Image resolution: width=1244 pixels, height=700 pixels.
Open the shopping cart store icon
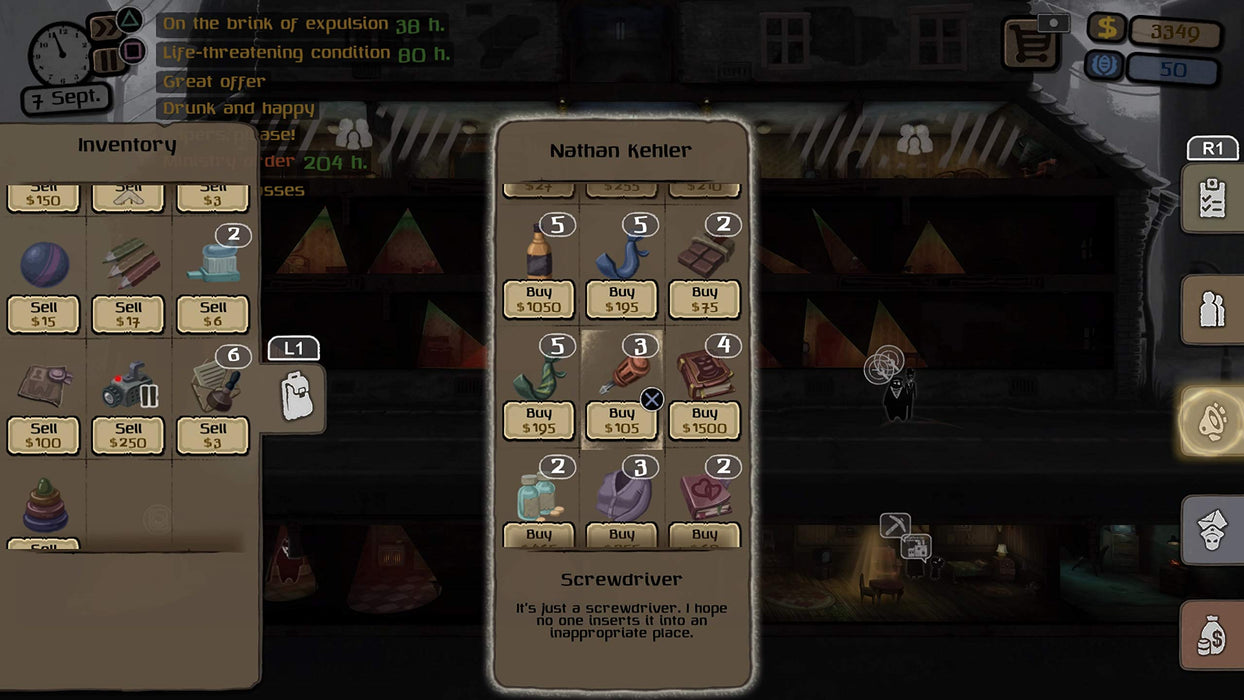(1030, 45)
